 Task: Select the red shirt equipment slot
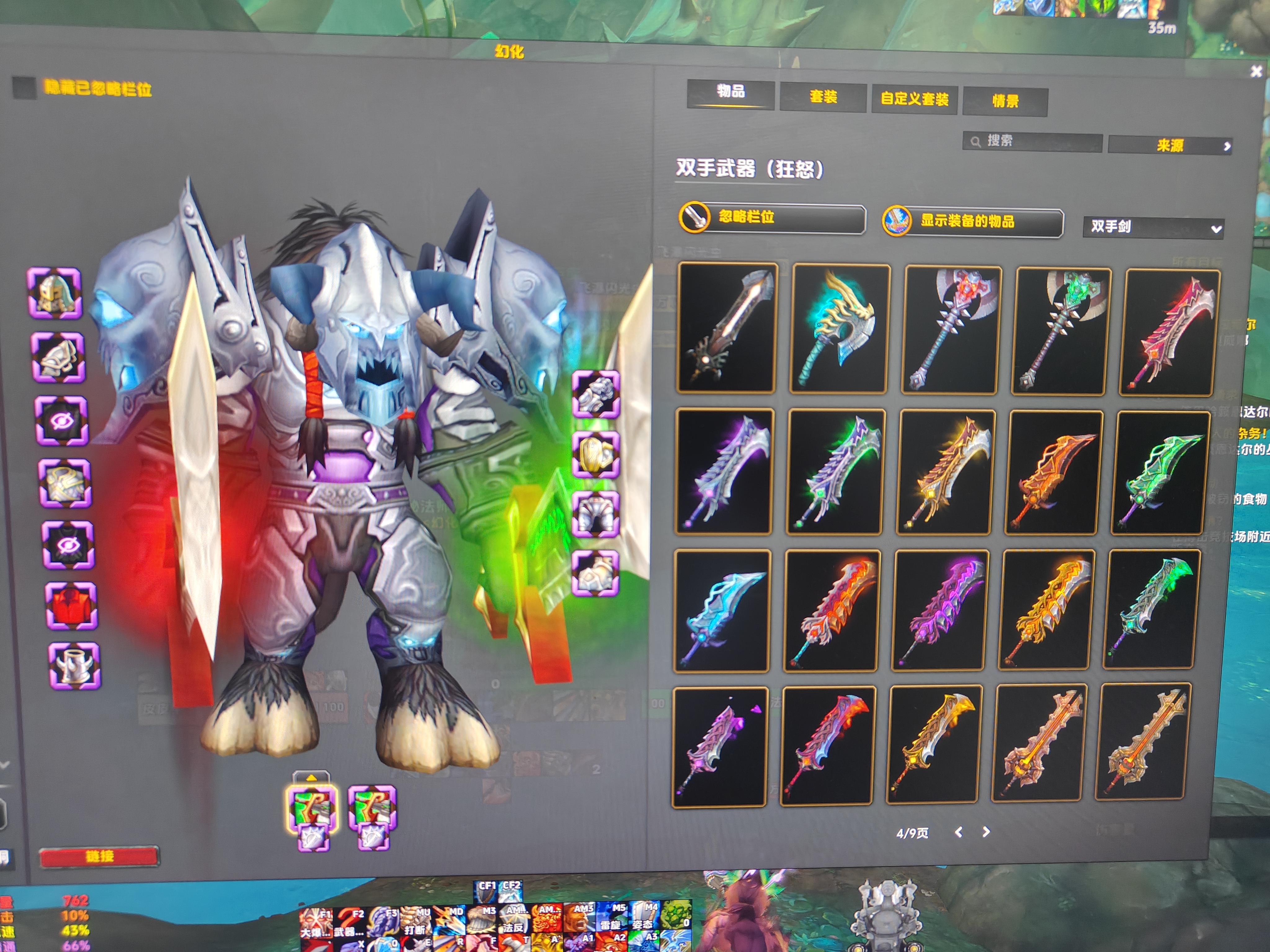click(71, 605)
